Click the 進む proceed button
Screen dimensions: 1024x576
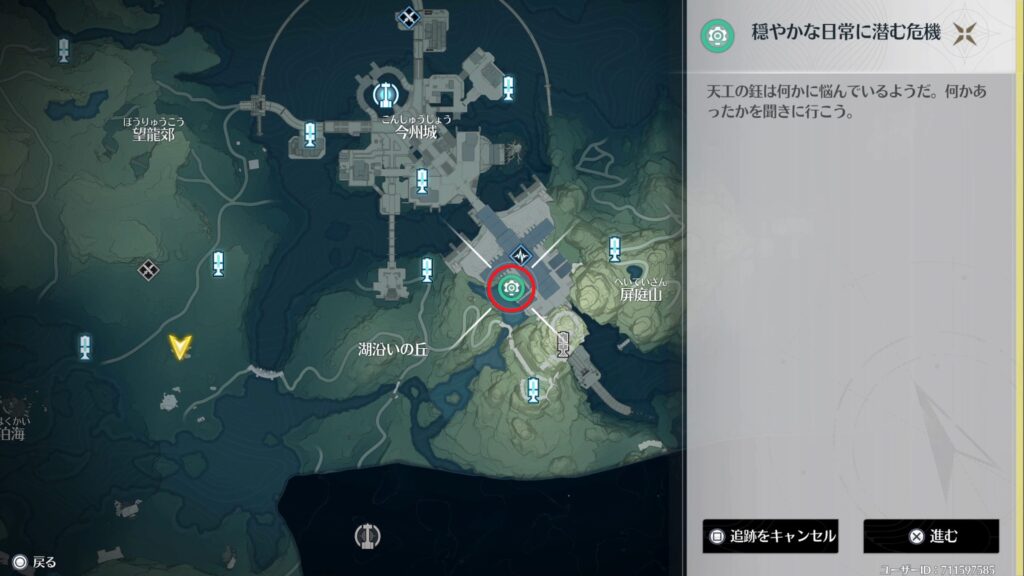931,536
